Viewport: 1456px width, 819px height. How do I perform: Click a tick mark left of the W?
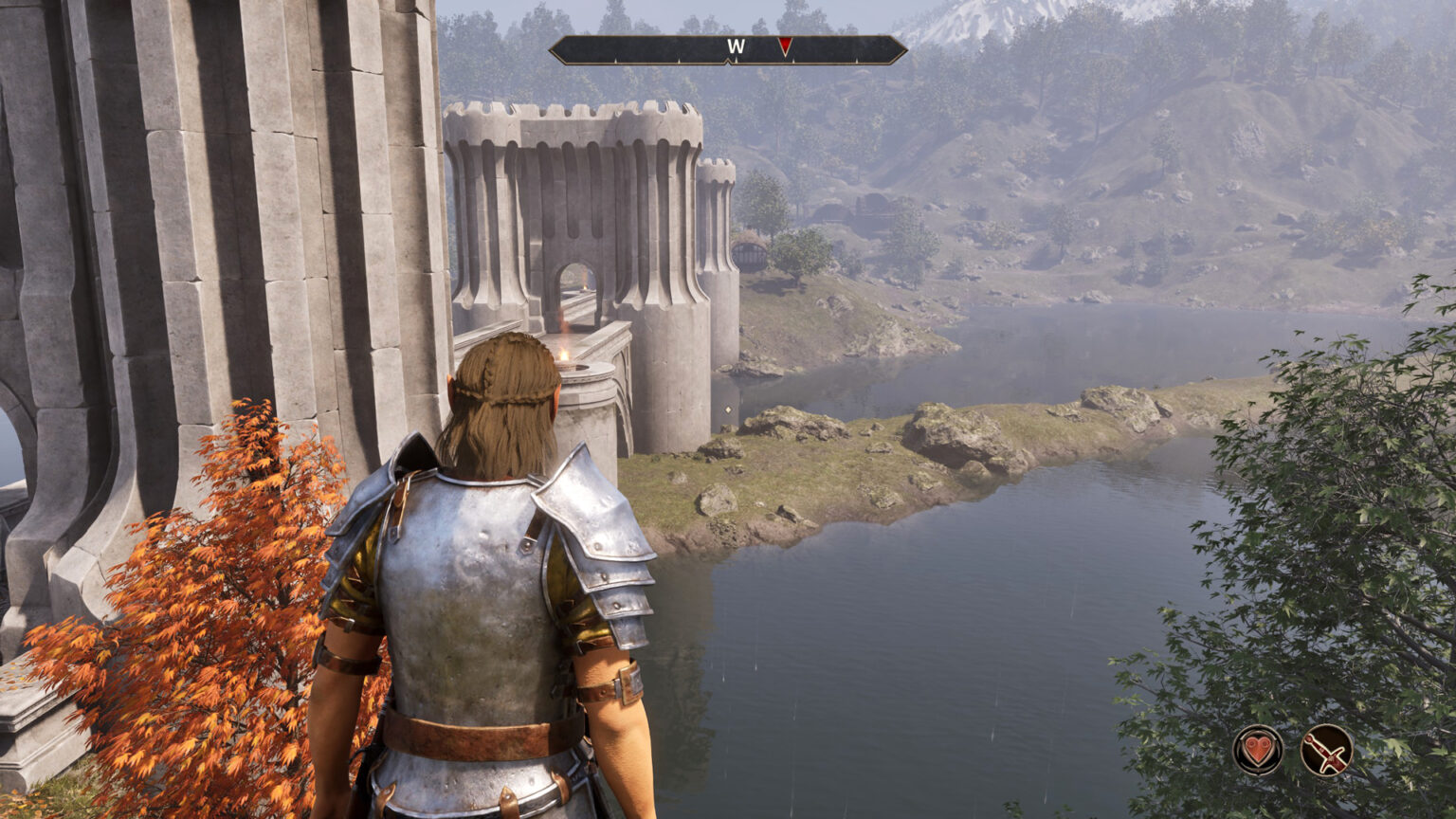(x=680, y=61)
